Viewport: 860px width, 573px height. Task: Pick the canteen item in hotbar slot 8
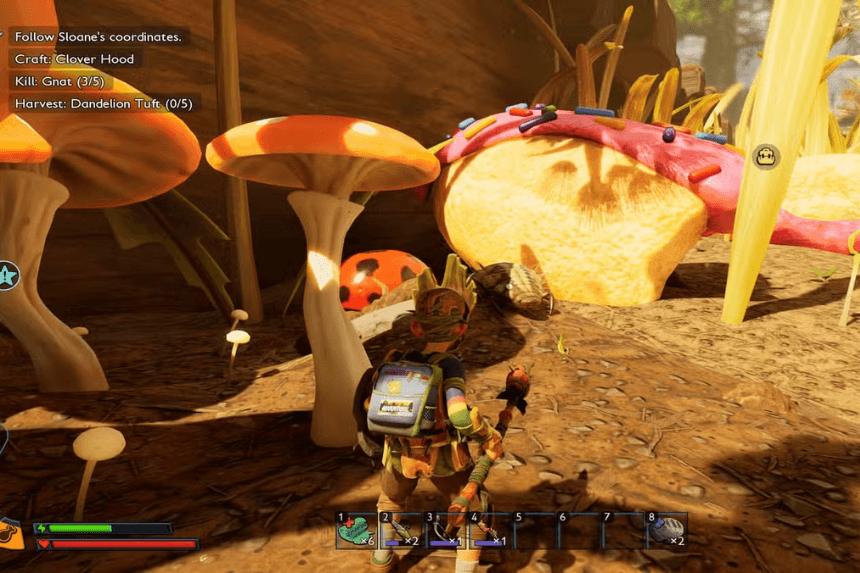click(667, 530)
